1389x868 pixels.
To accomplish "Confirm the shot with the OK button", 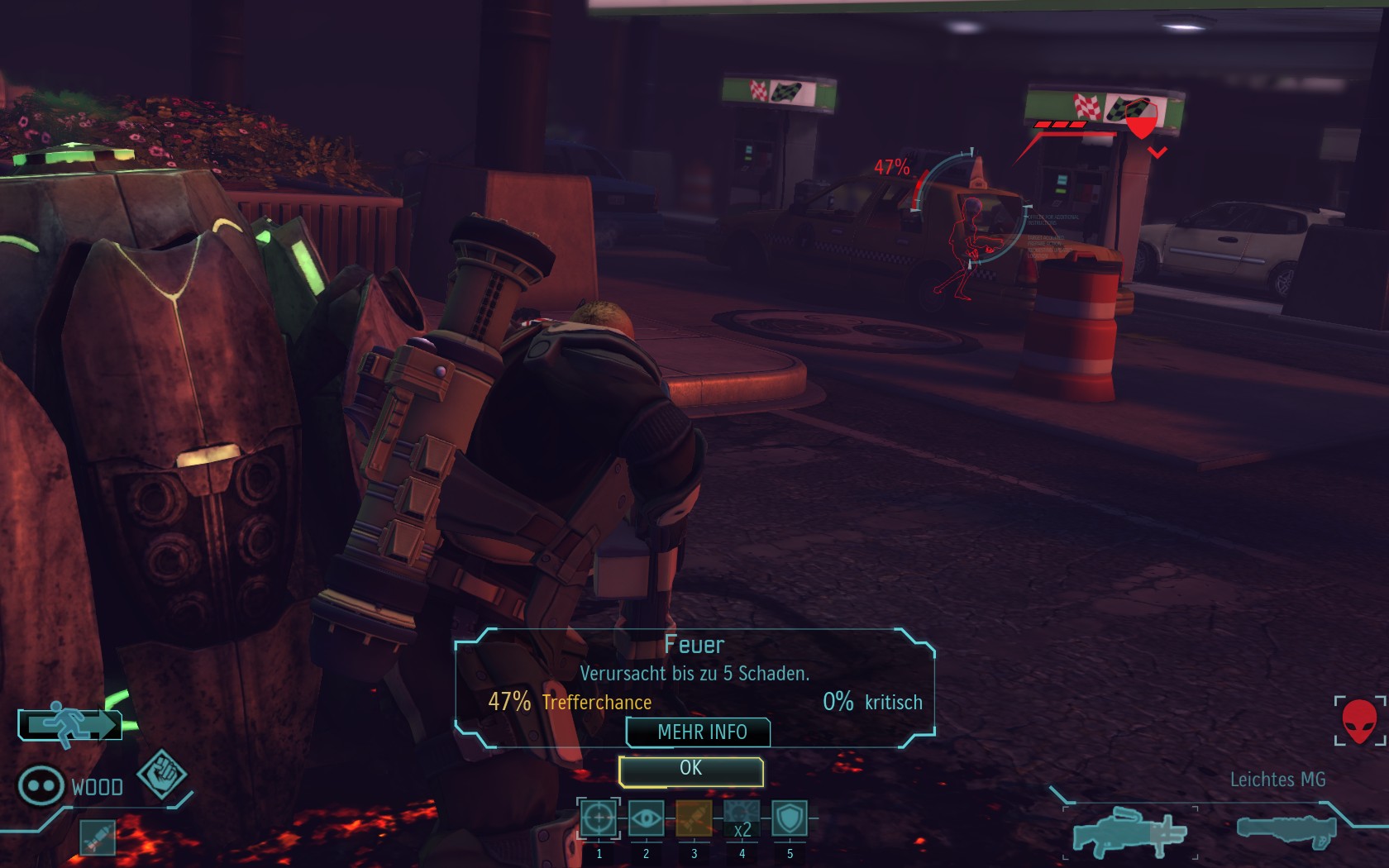I will tap(690, 770).
